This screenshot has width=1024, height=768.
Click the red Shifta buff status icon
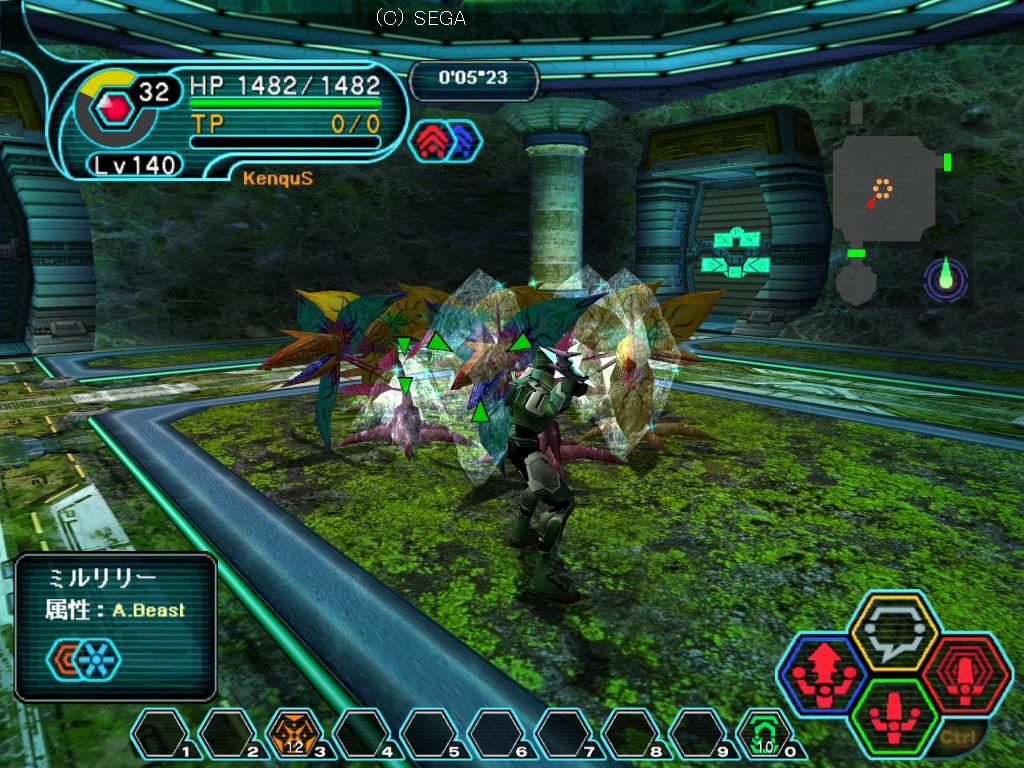[433, 141]
